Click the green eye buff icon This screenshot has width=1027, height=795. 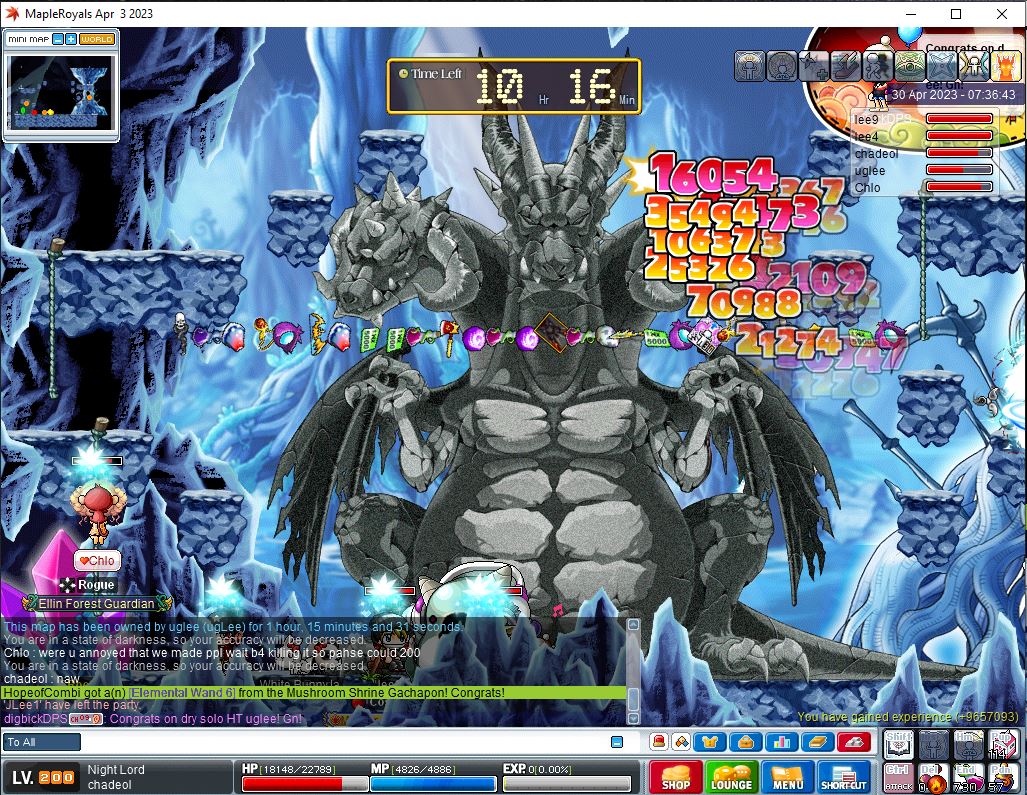pos(909,66)
